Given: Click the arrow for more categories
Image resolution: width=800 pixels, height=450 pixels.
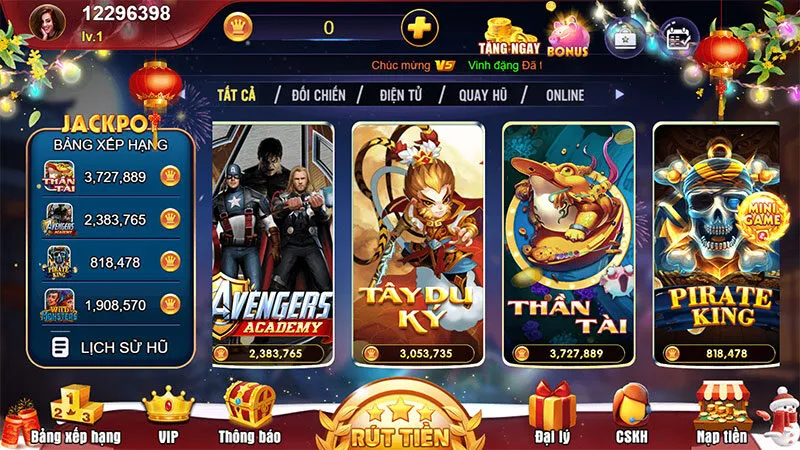Looking at the screenshot, I should [620, 94].
